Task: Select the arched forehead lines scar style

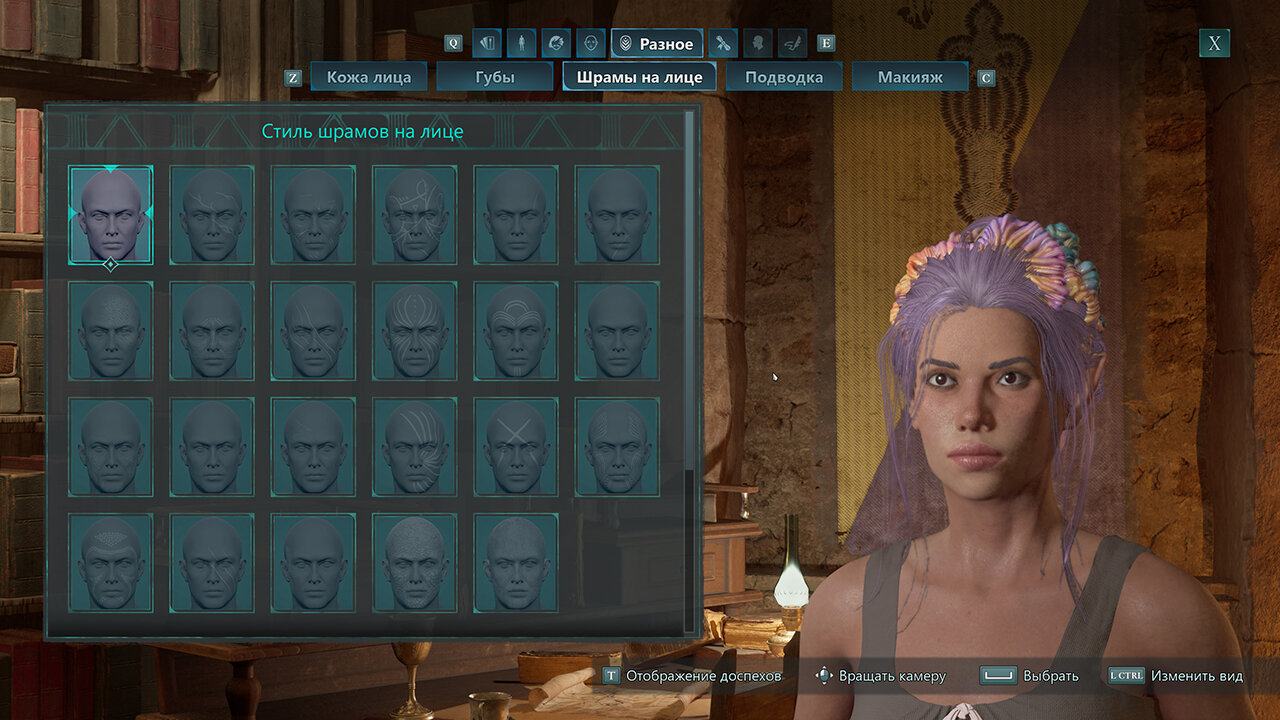Action: pos(516,330)
